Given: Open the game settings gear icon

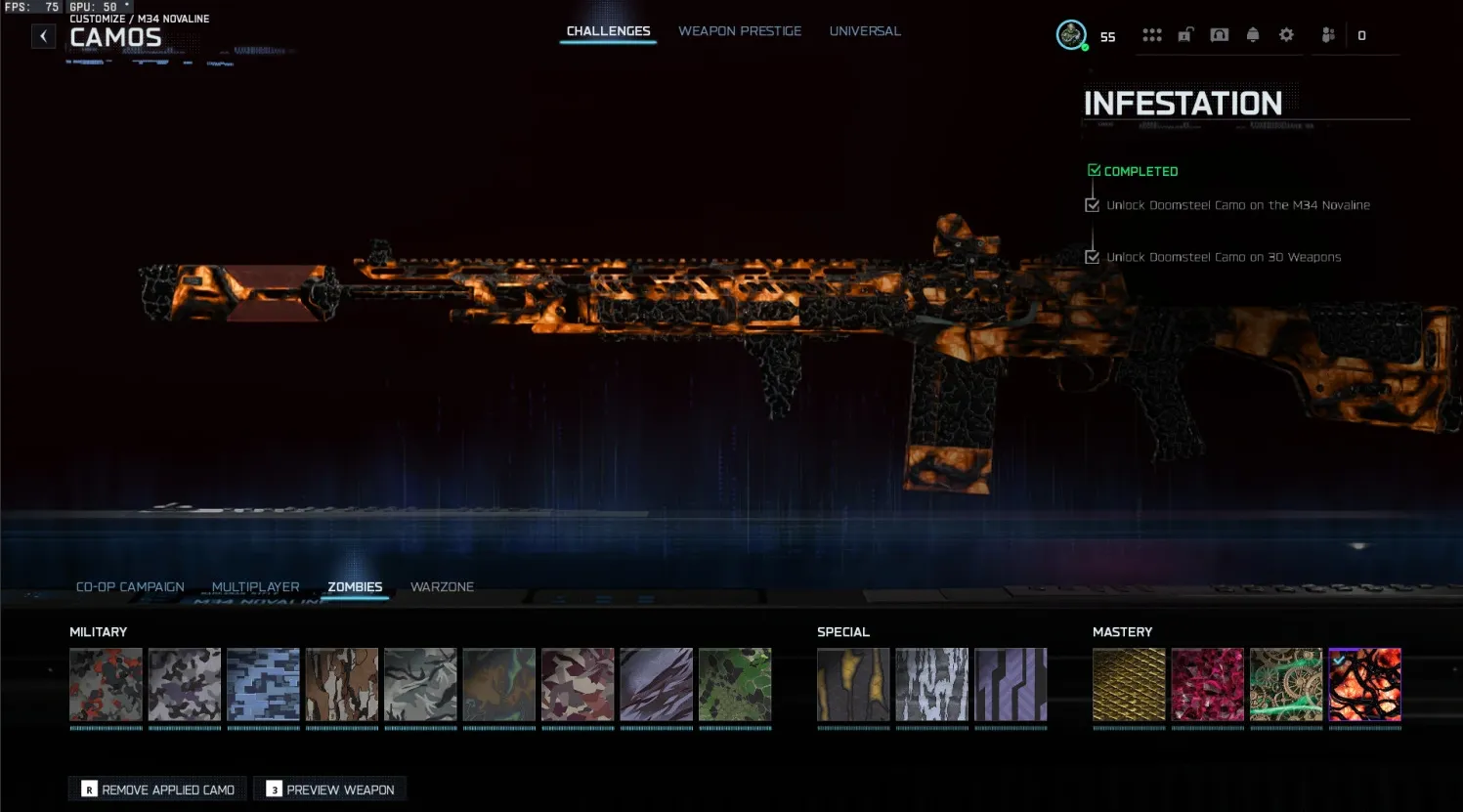Looking at the screenshot, I should pyautogui.click(x=1286, y=34).
